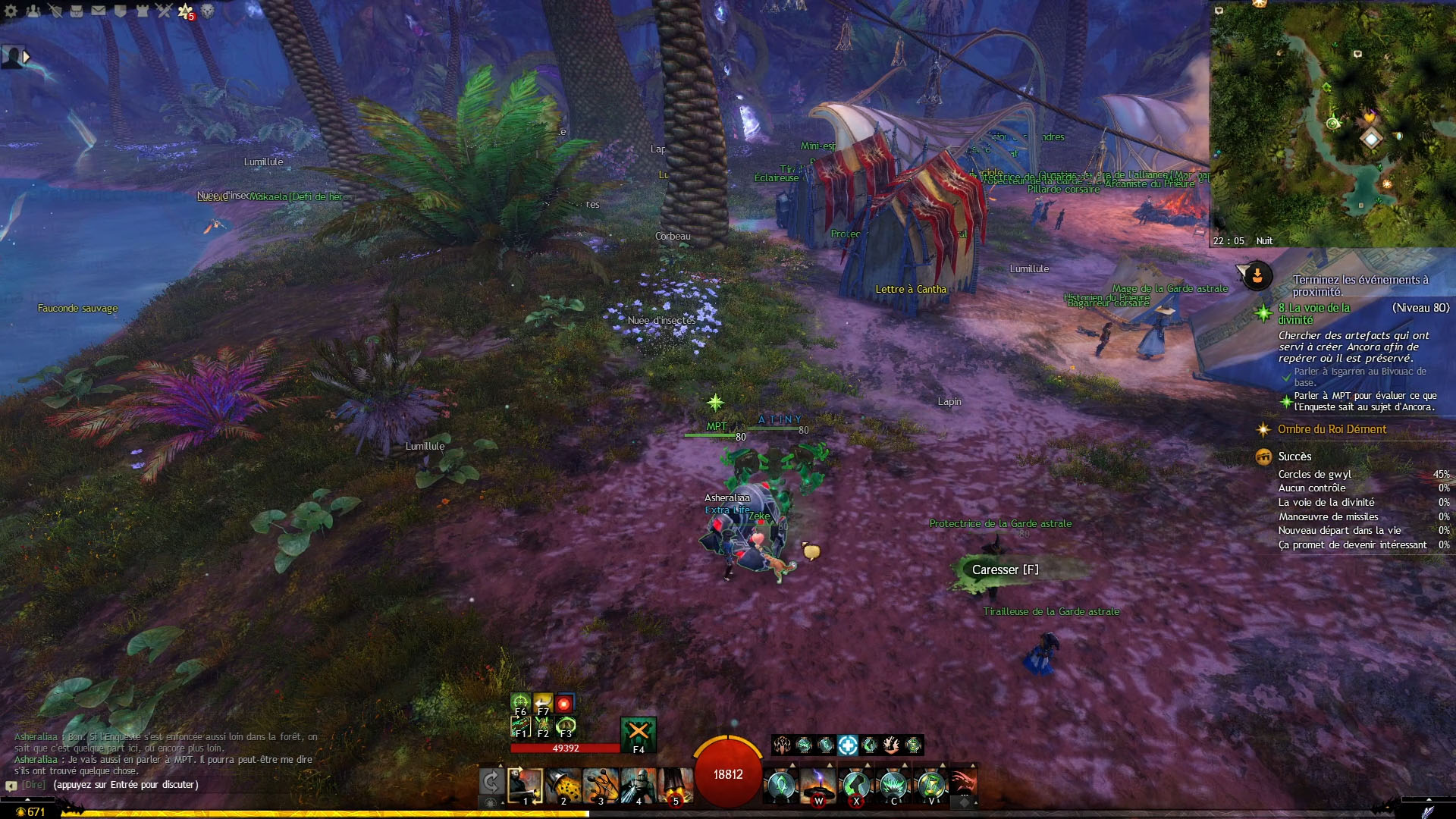Open the contacts and LFG panel

(x=33, y=11)
